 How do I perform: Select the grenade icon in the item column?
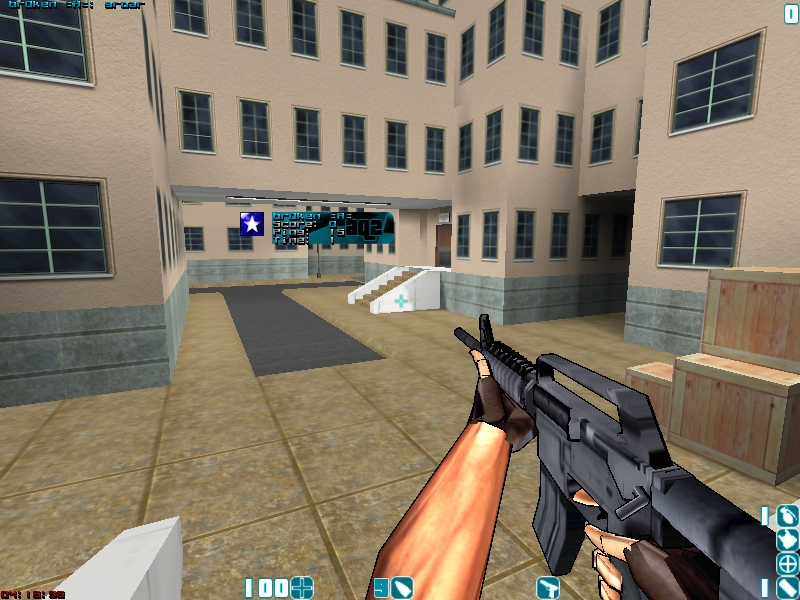(x=788, y=516)
